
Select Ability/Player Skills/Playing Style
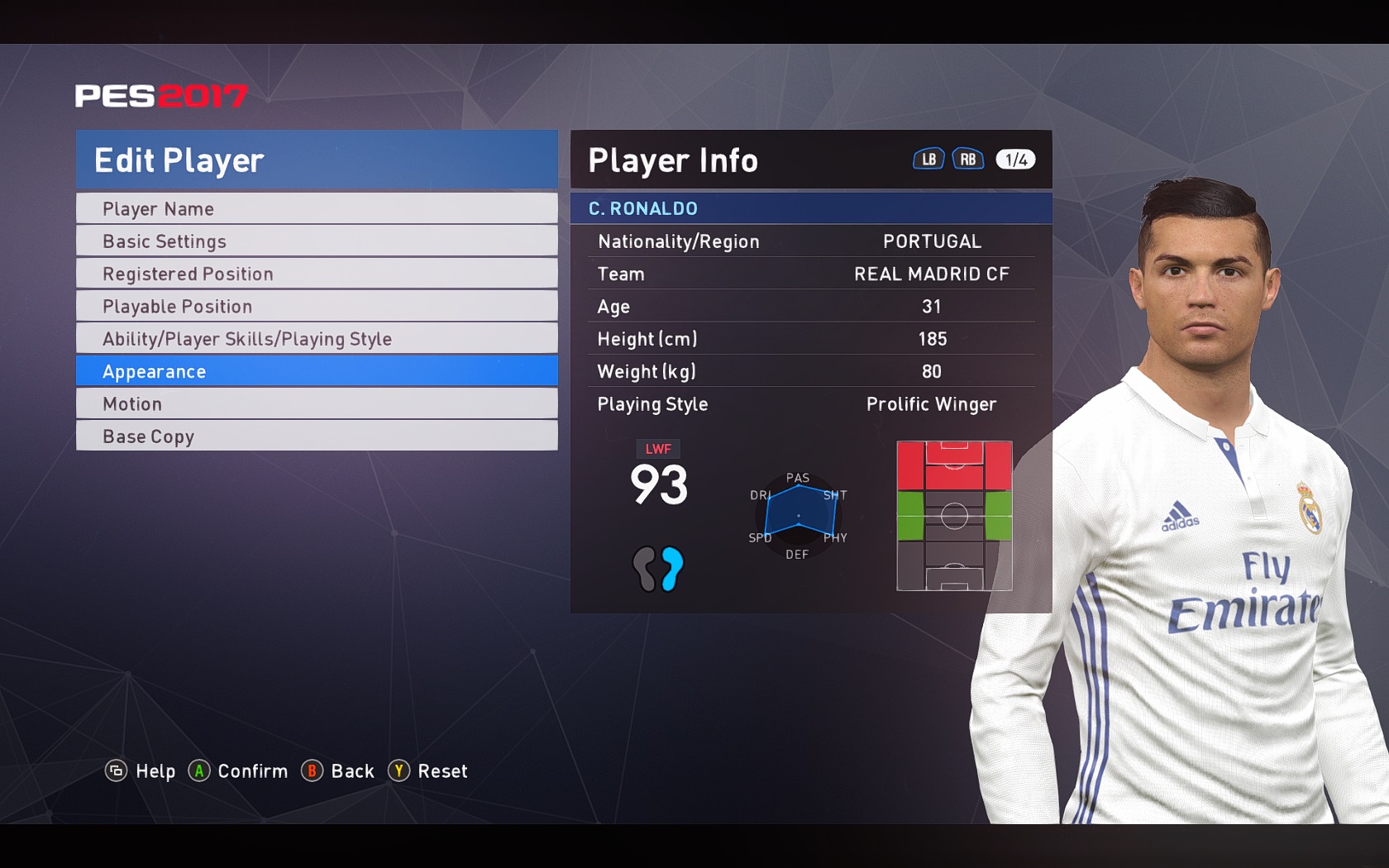(317, 339)
